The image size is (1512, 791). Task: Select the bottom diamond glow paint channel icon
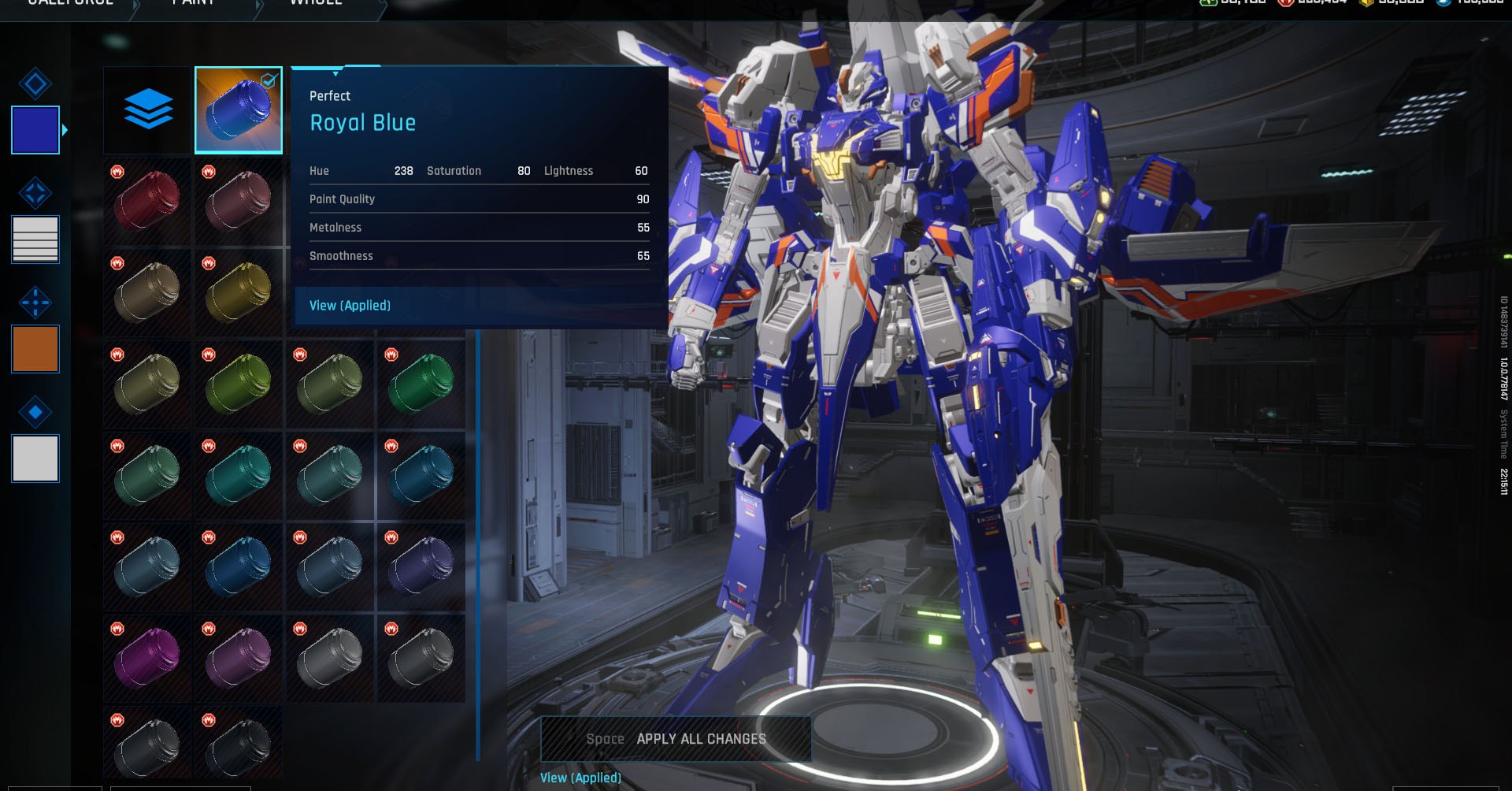coord(35,412)
